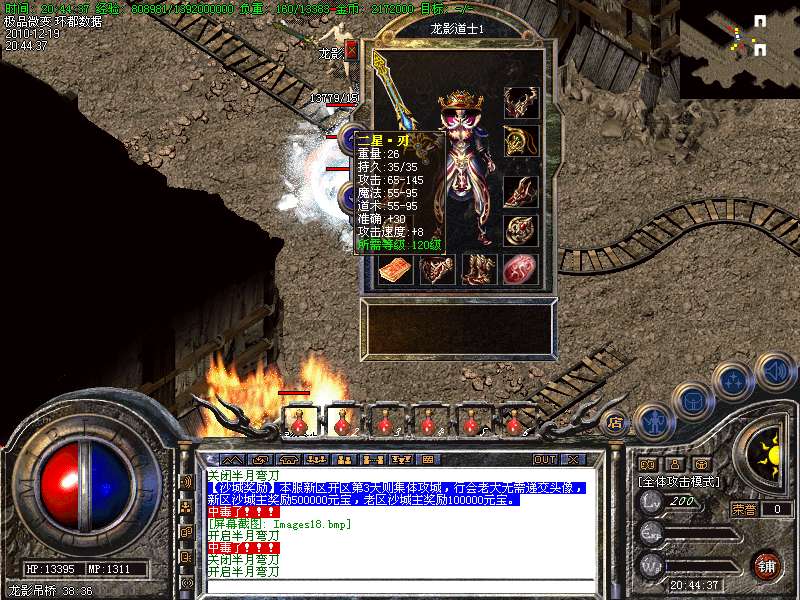Click the four-diamond skills orb button
This screenshot has height=600, width=800.
[x=733, y=380]
